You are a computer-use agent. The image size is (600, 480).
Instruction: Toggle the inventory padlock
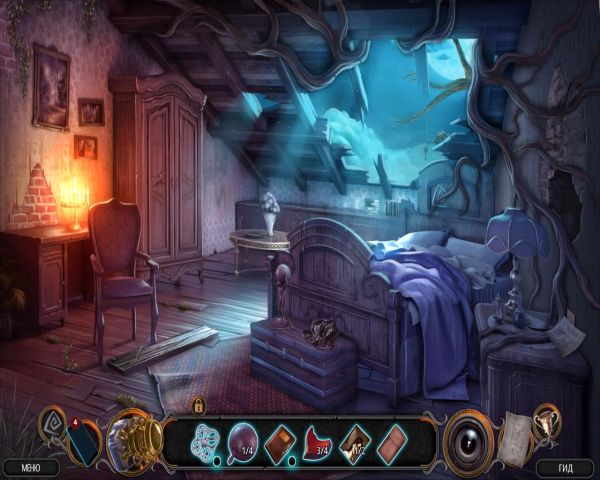click(x=199, y=406)
